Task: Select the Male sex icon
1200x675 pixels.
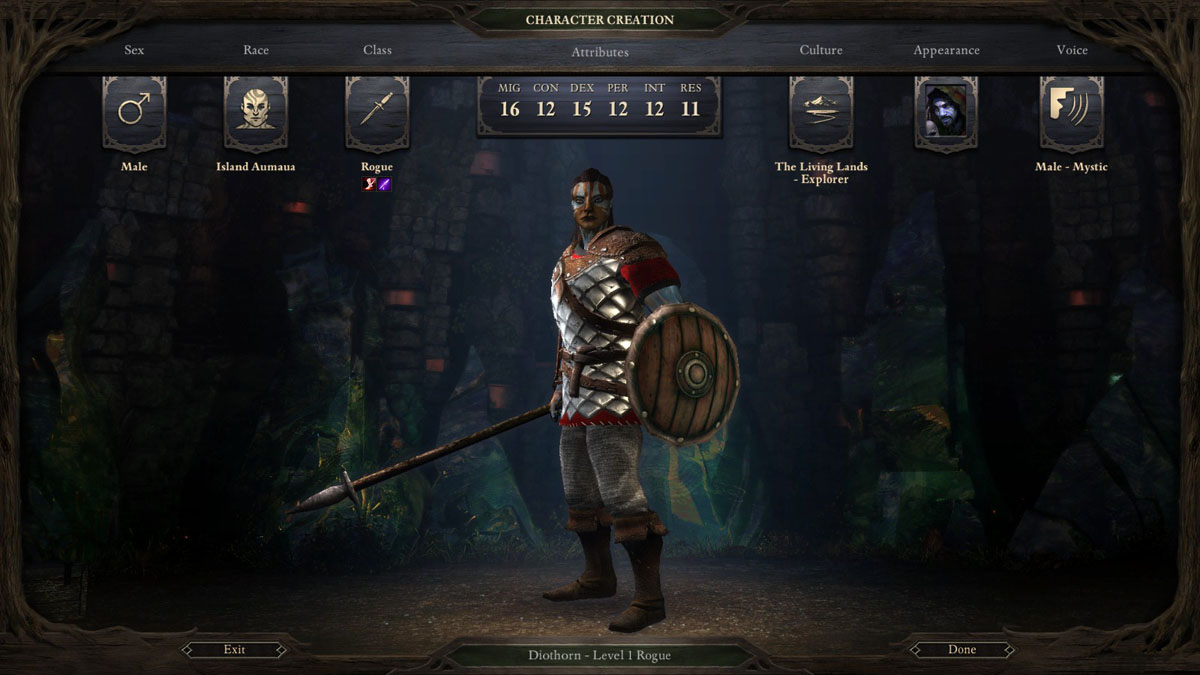Action: coord(134,113)
